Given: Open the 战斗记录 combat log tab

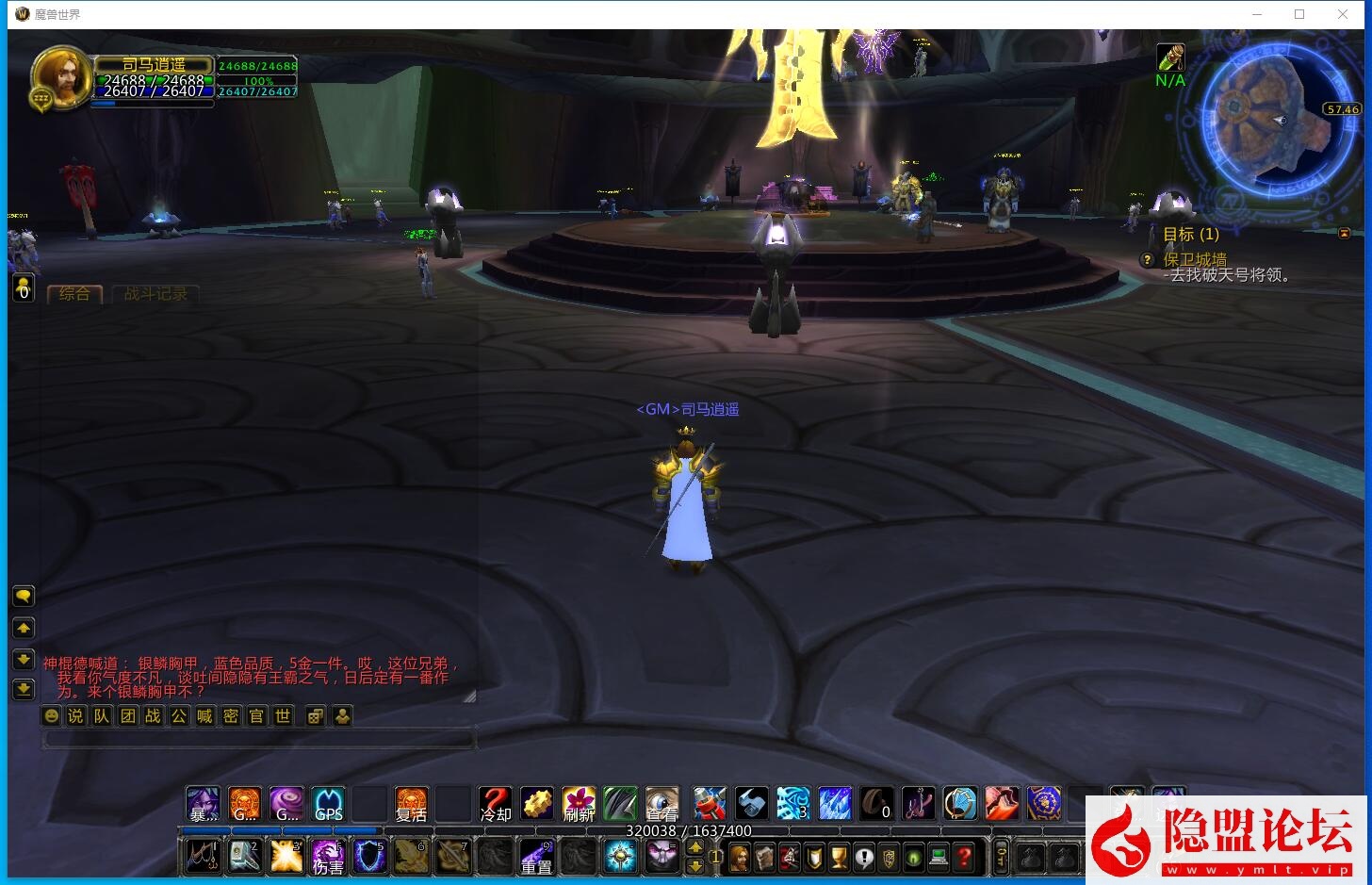Looking at the screenshot, I should [155, 294].
